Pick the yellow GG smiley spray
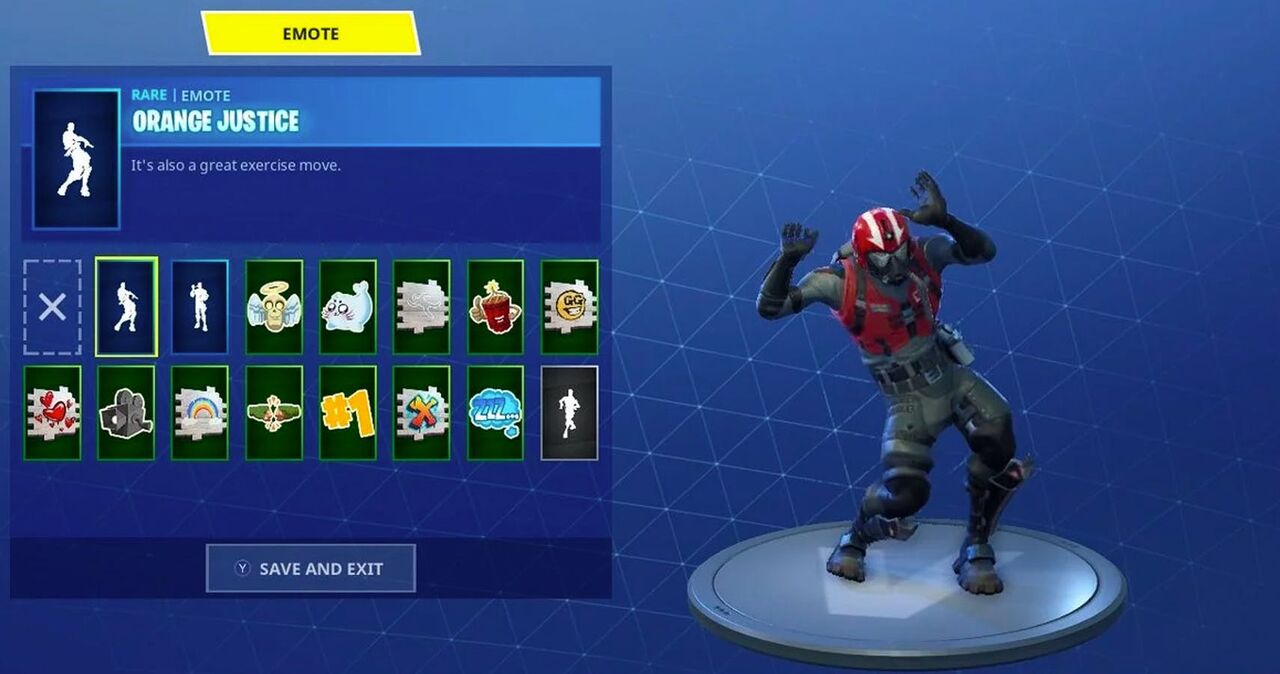 [x=570, y=307]
